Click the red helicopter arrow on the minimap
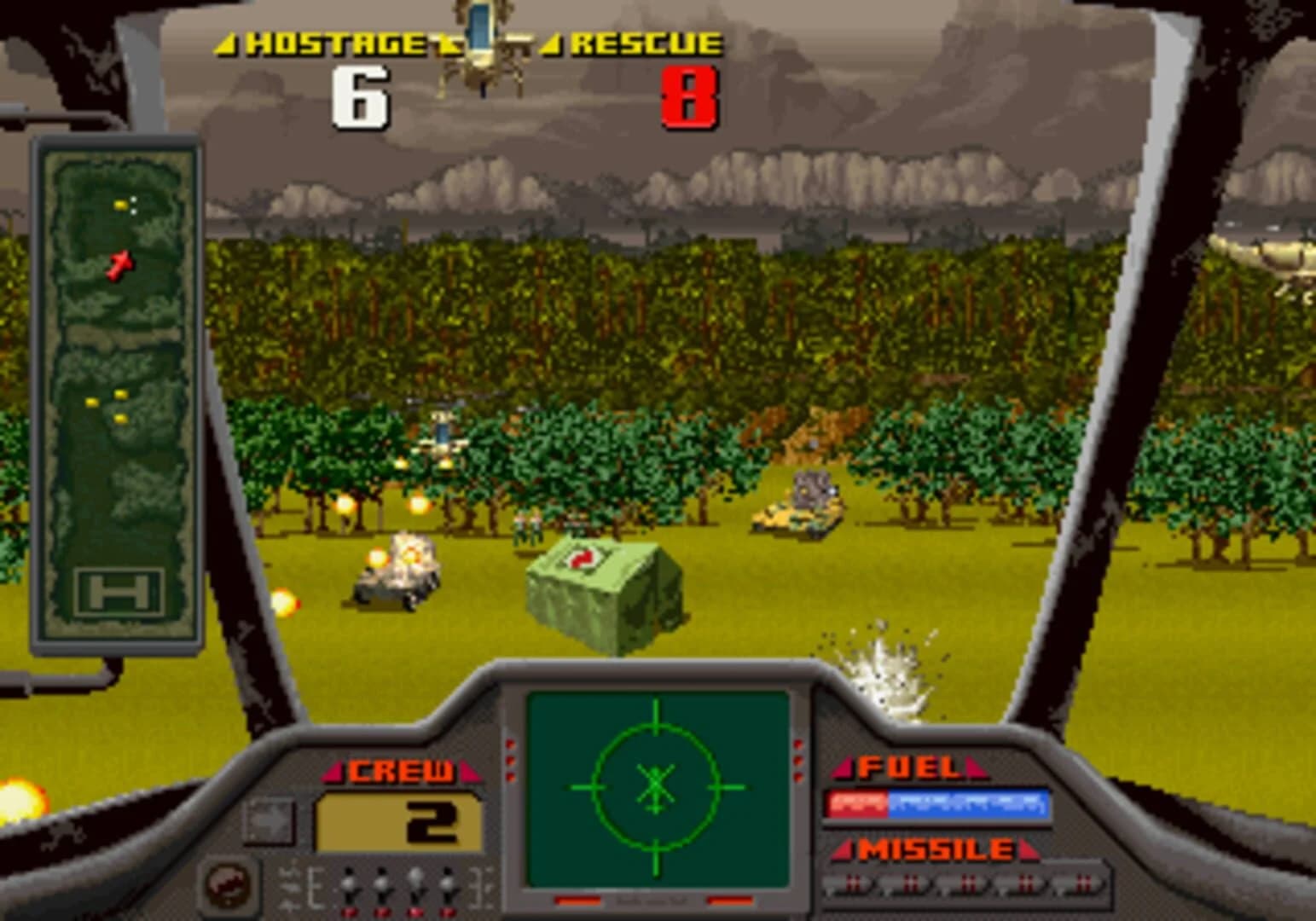The image size is (1316, 921). coord(120,264)
